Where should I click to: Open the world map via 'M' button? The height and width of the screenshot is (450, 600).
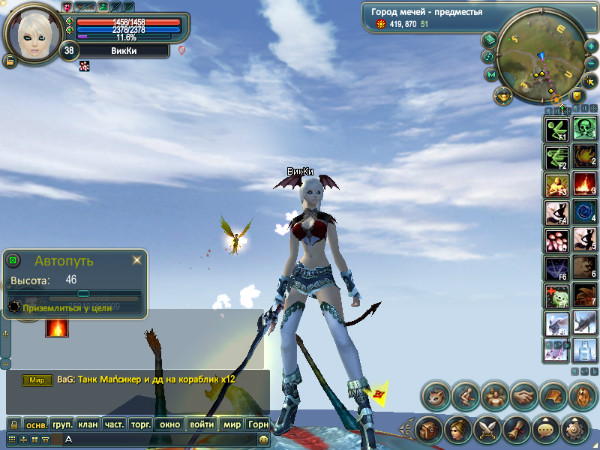pyautogui.click(x=491, y=75)
